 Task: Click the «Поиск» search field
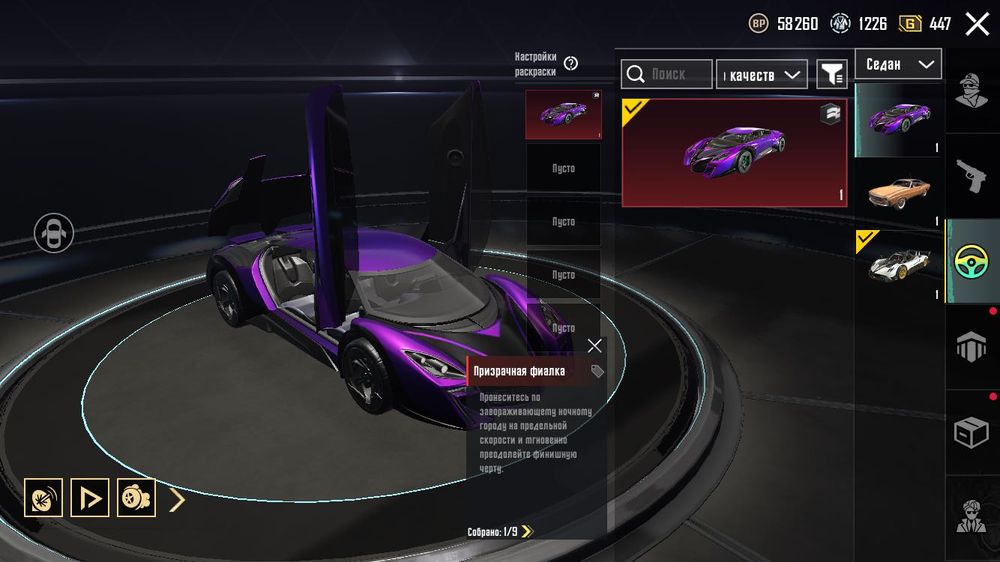click(667, 75)
